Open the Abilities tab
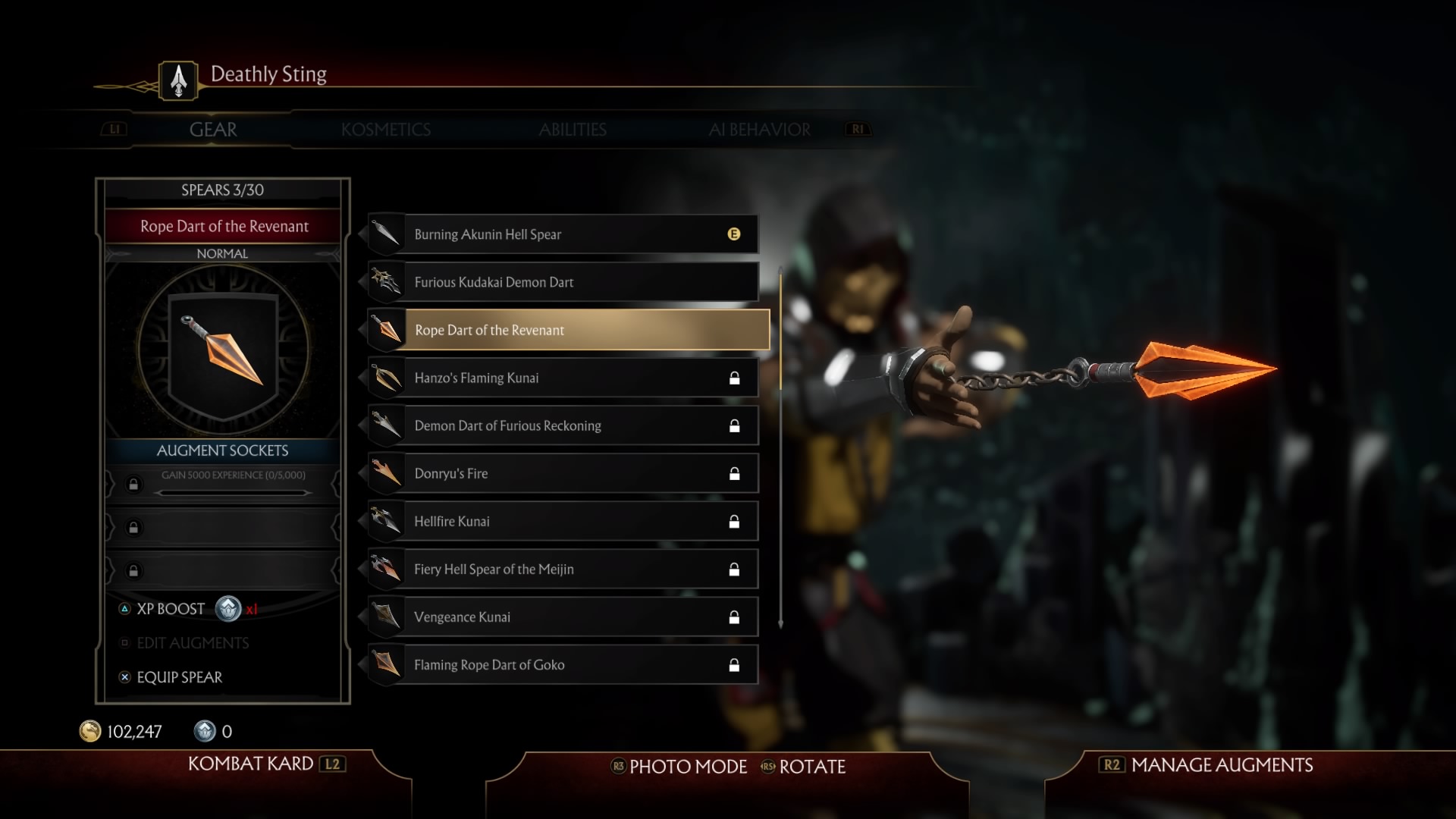Viewport: 1456px width, 819px height. [573, 130]
